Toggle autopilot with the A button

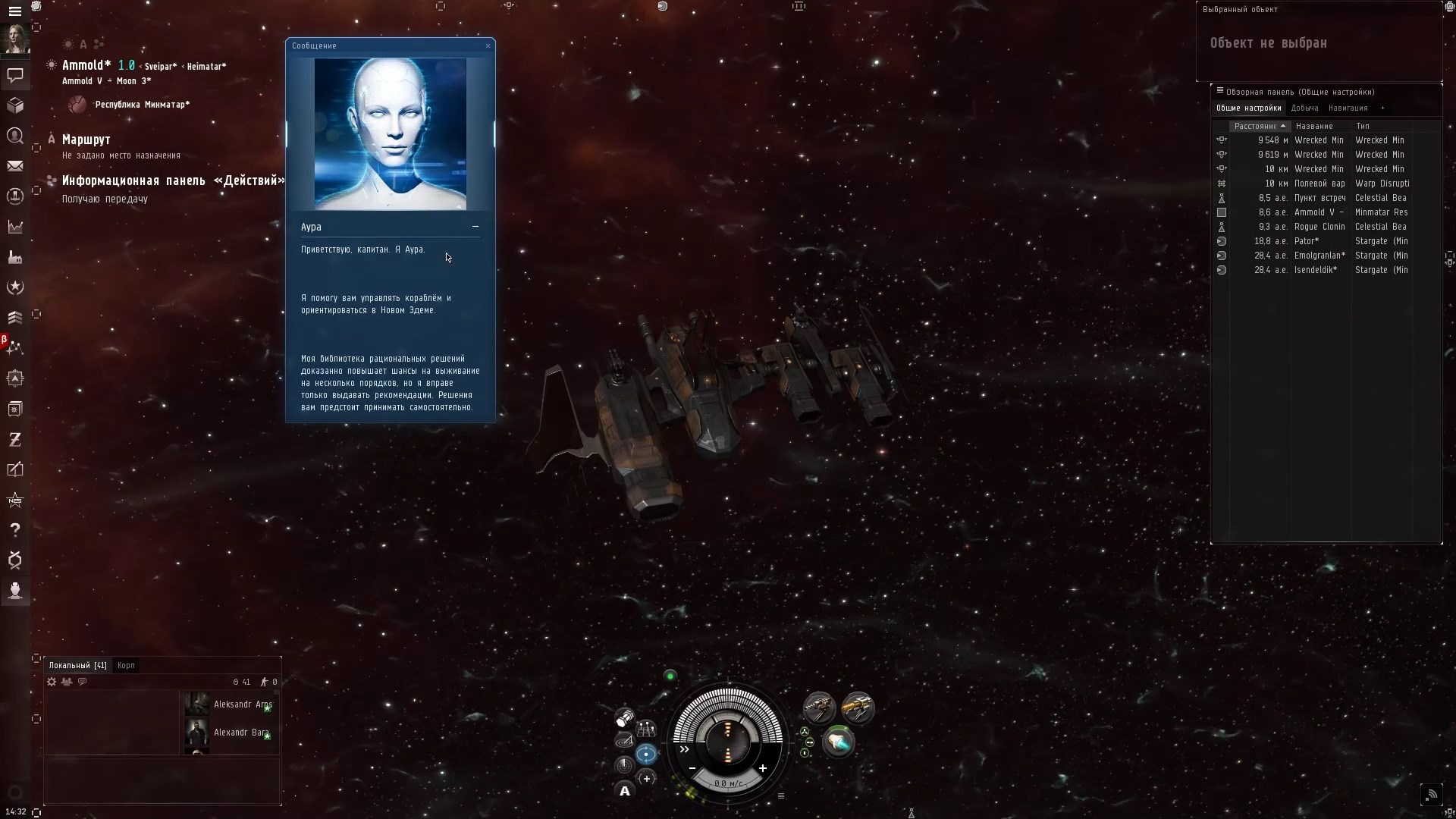click(x=624, y=792)
